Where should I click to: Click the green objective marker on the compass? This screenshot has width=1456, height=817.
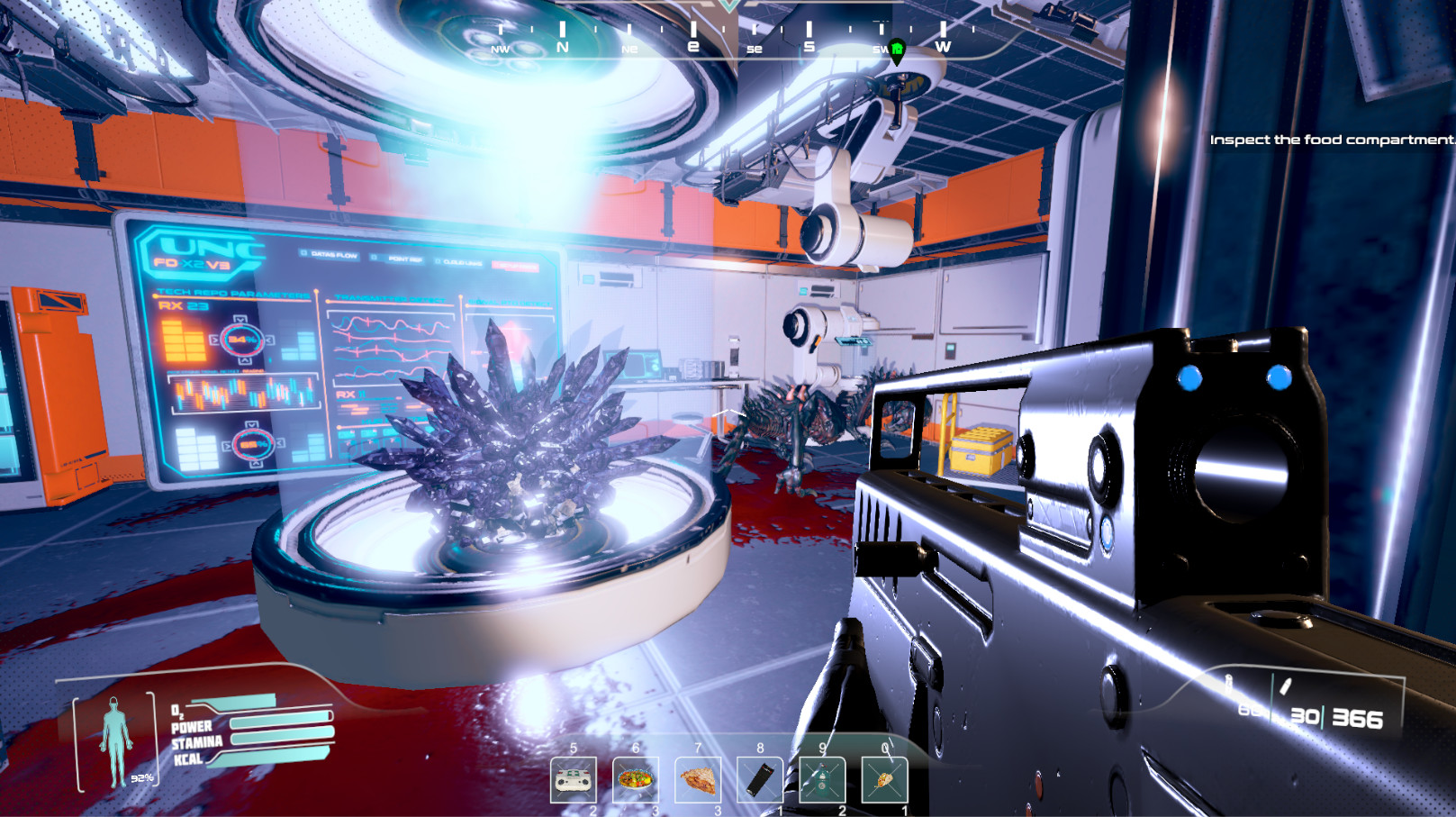[x=897, y=50]
